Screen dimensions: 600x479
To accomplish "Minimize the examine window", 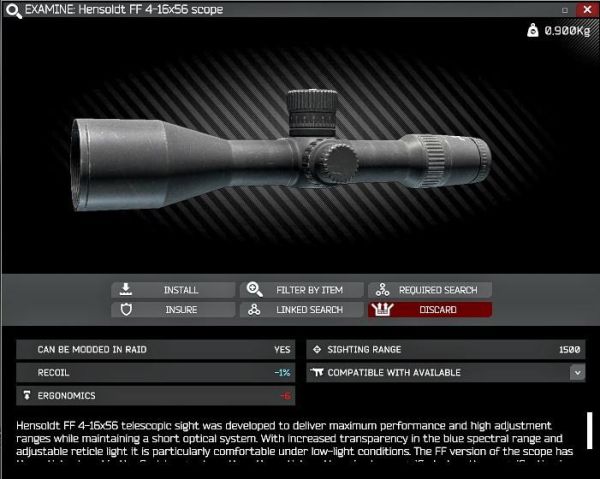I will tap(565, 9).
